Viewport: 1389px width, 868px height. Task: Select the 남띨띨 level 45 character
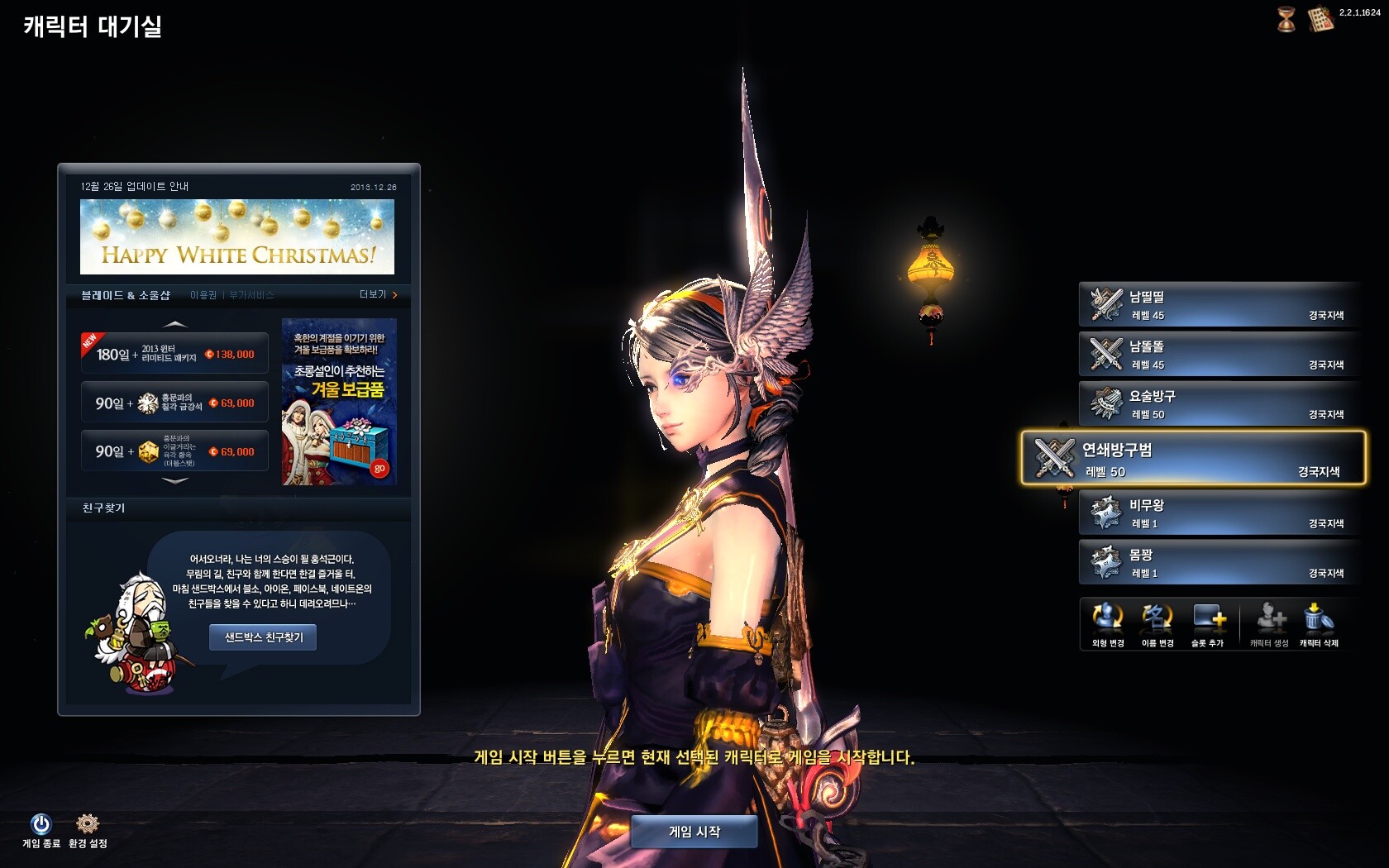(1219, 305)
